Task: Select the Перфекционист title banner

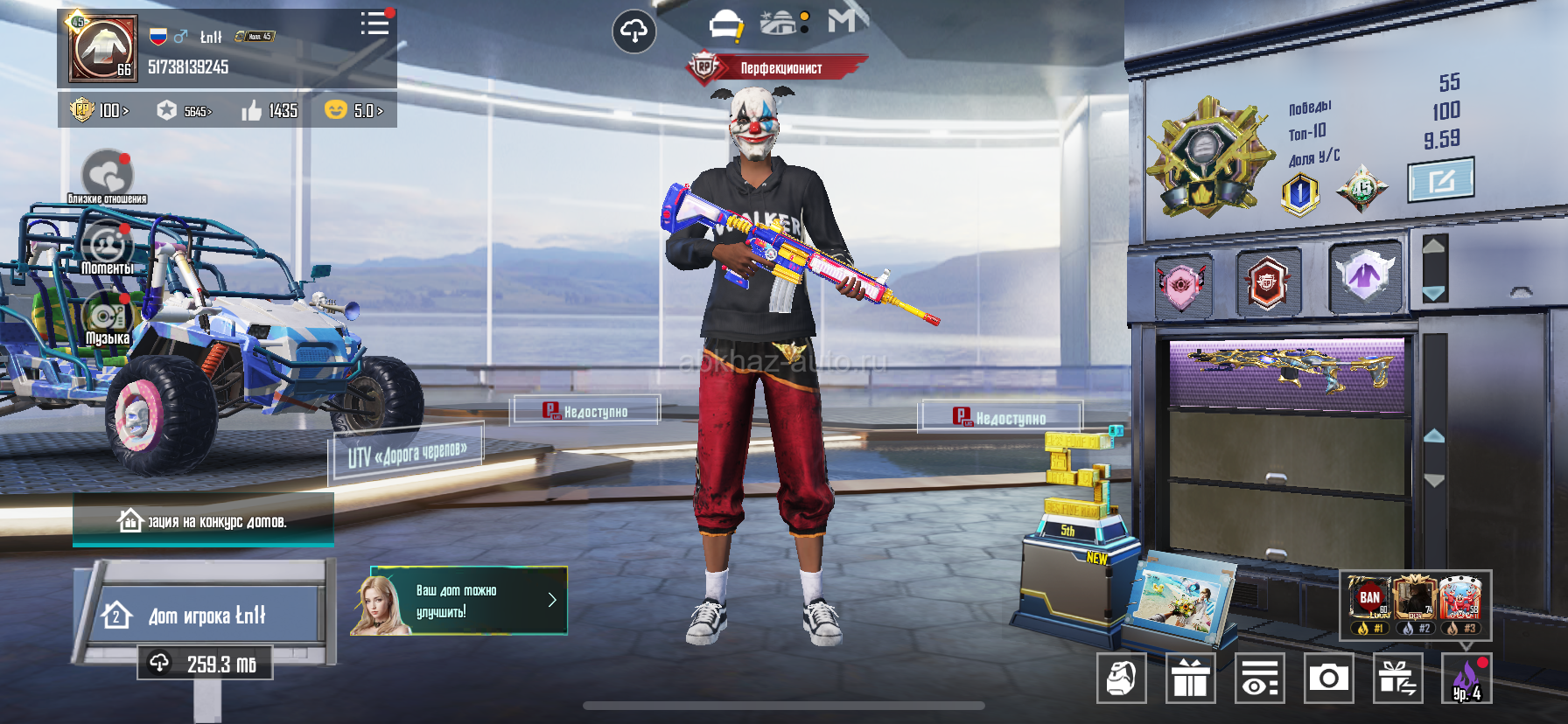Action: (777, 68)
